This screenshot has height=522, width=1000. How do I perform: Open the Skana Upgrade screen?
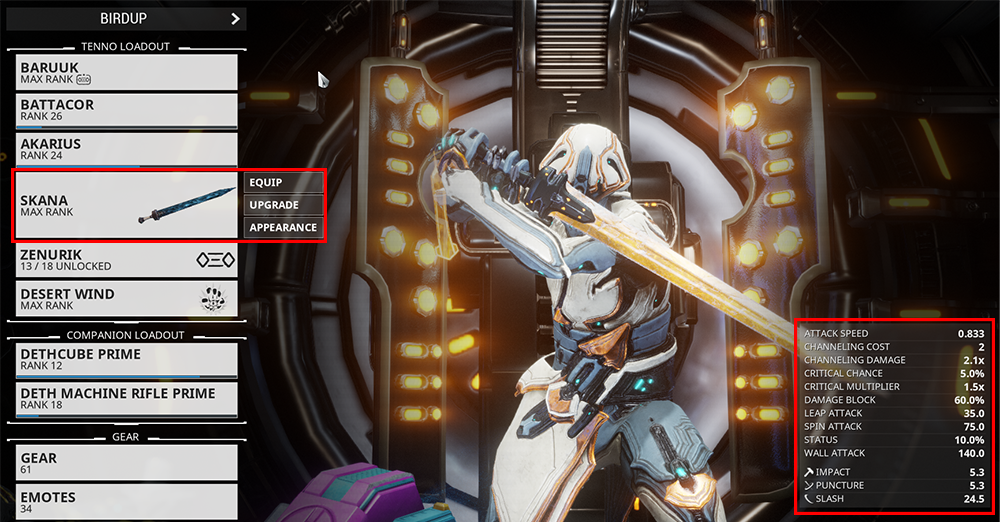point(284,205)
